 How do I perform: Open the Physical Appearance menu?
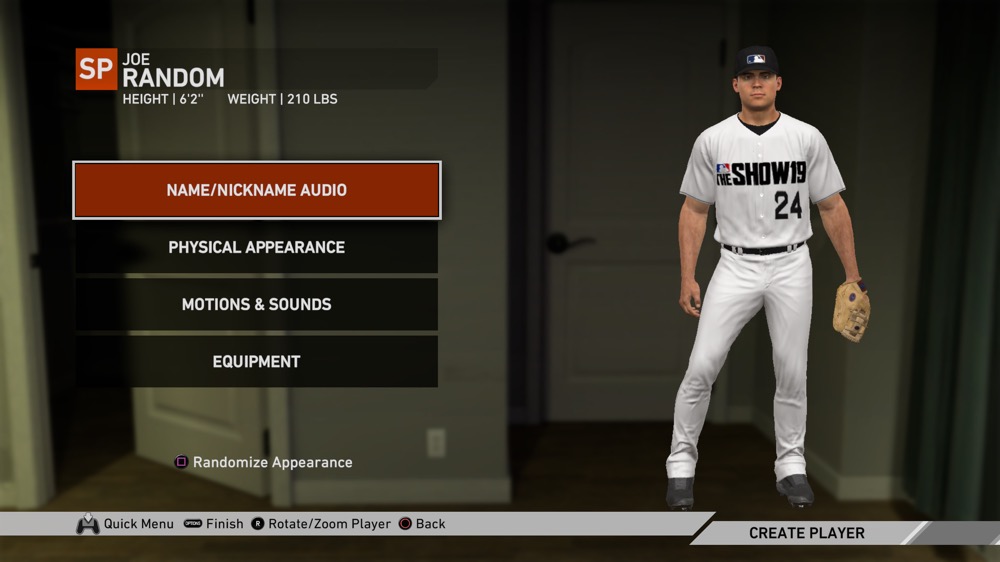tap(256, 247)
